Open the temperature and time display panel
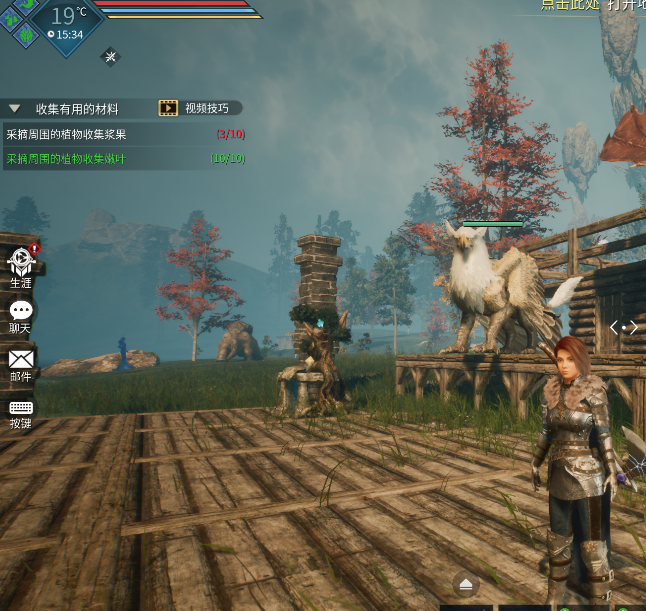The height and width of the screenshot is (611, 646). point(68,23)
